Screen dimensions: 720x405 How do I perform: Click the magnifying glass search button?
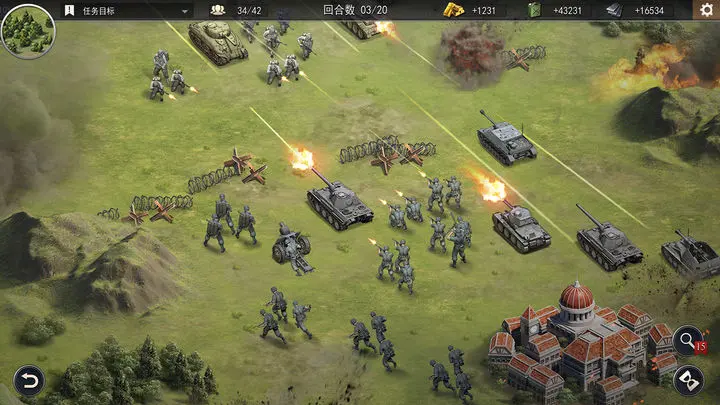point(686,340)
